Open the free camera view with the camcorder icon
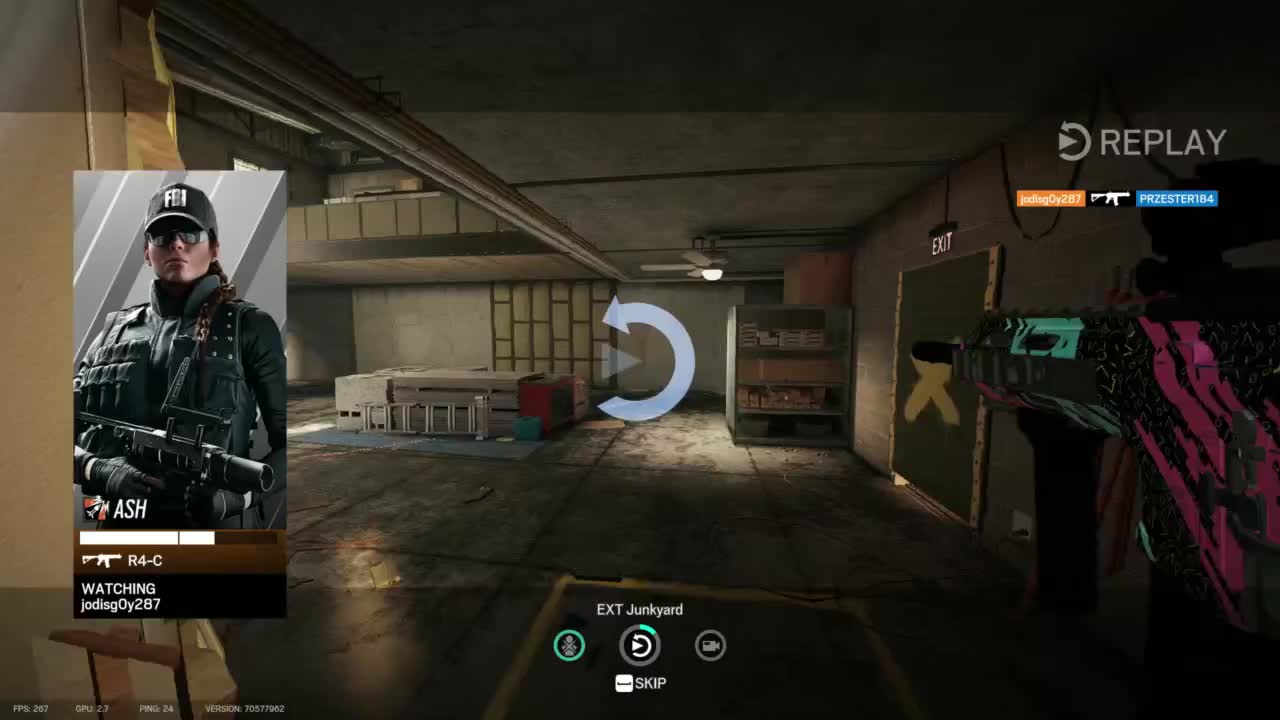The width and height of the screenshot is (1280, 720). coord(710,645)
